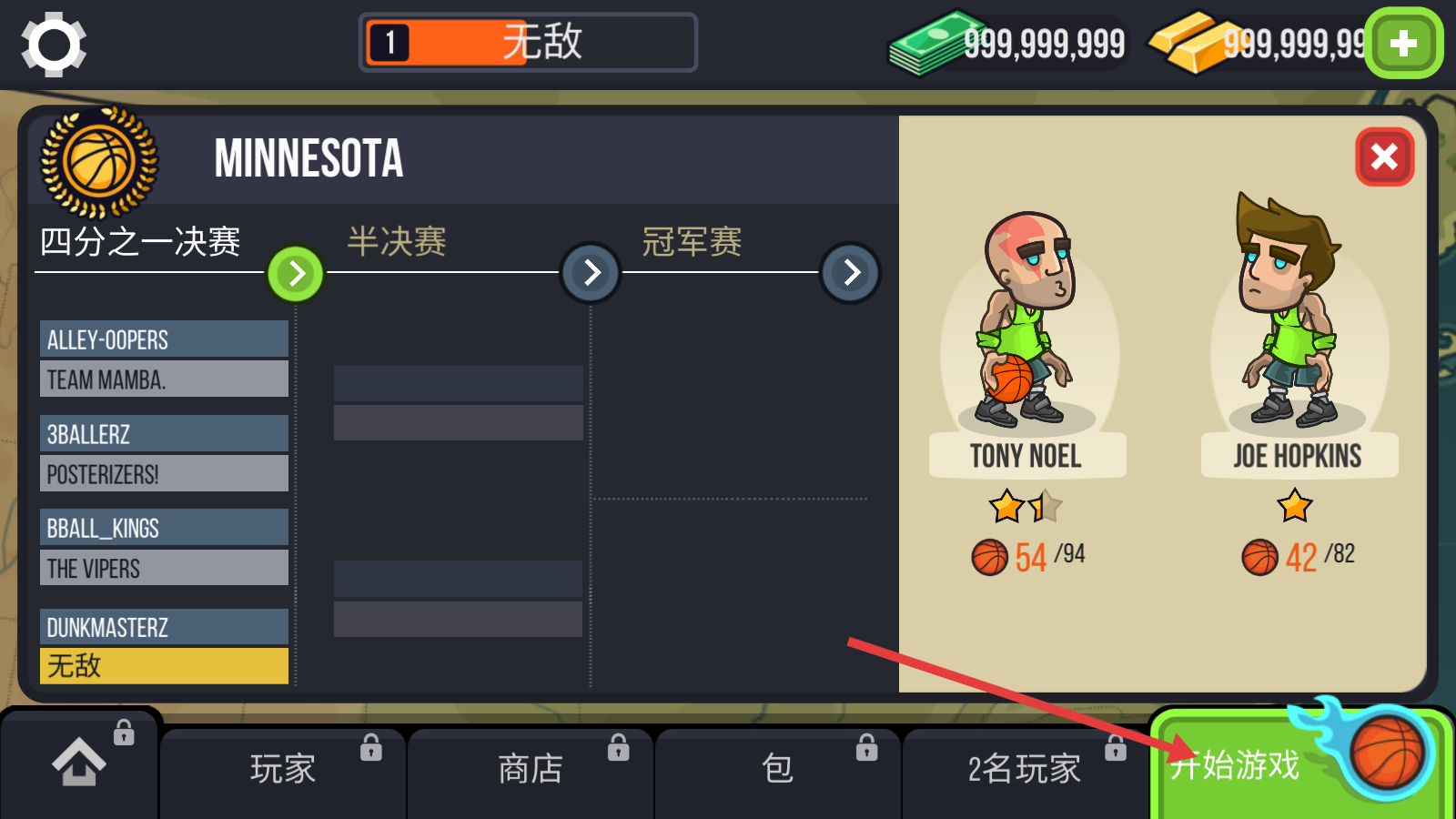The width and height of the screenshot is (1456, 819).
Task: Click the 冠军赛 championship arrow button
Action: 851,272
